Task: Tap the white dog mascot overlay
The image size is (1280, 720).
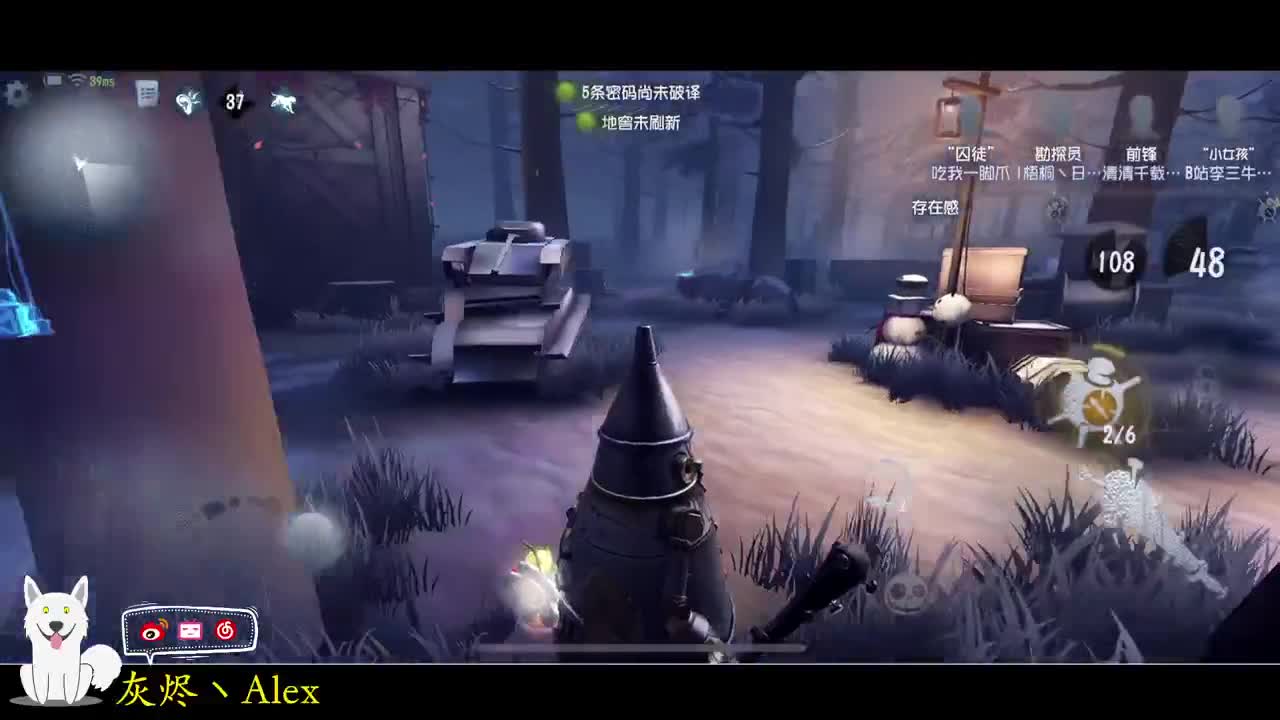Action: 55,640
